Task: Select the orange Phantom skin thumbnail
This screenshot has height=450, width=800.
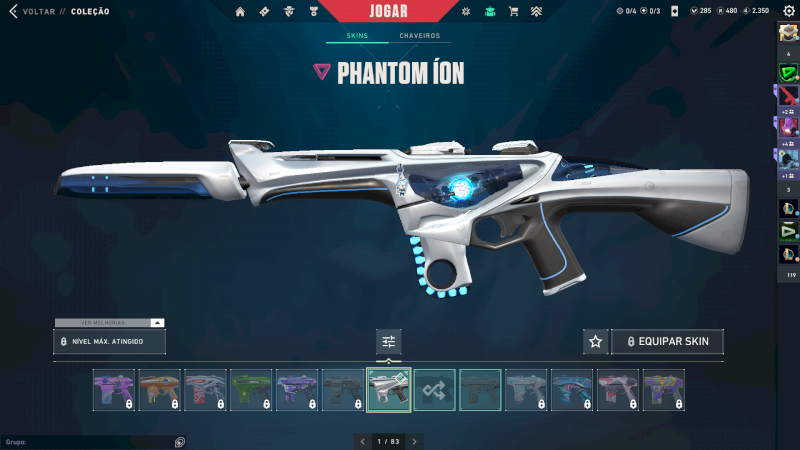Action: tap(160, 390)
